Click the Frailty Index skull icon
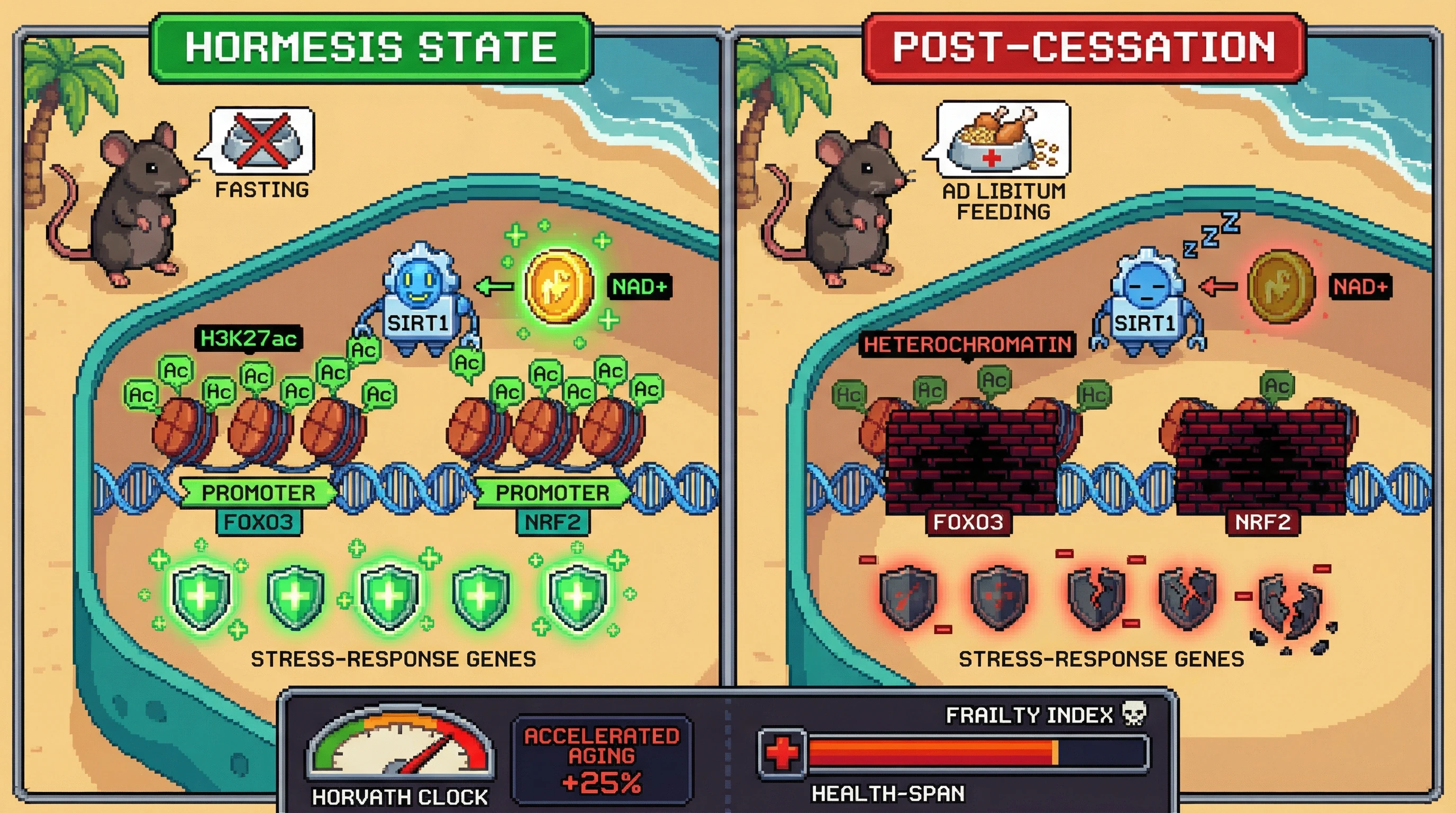 point(1133,713)
